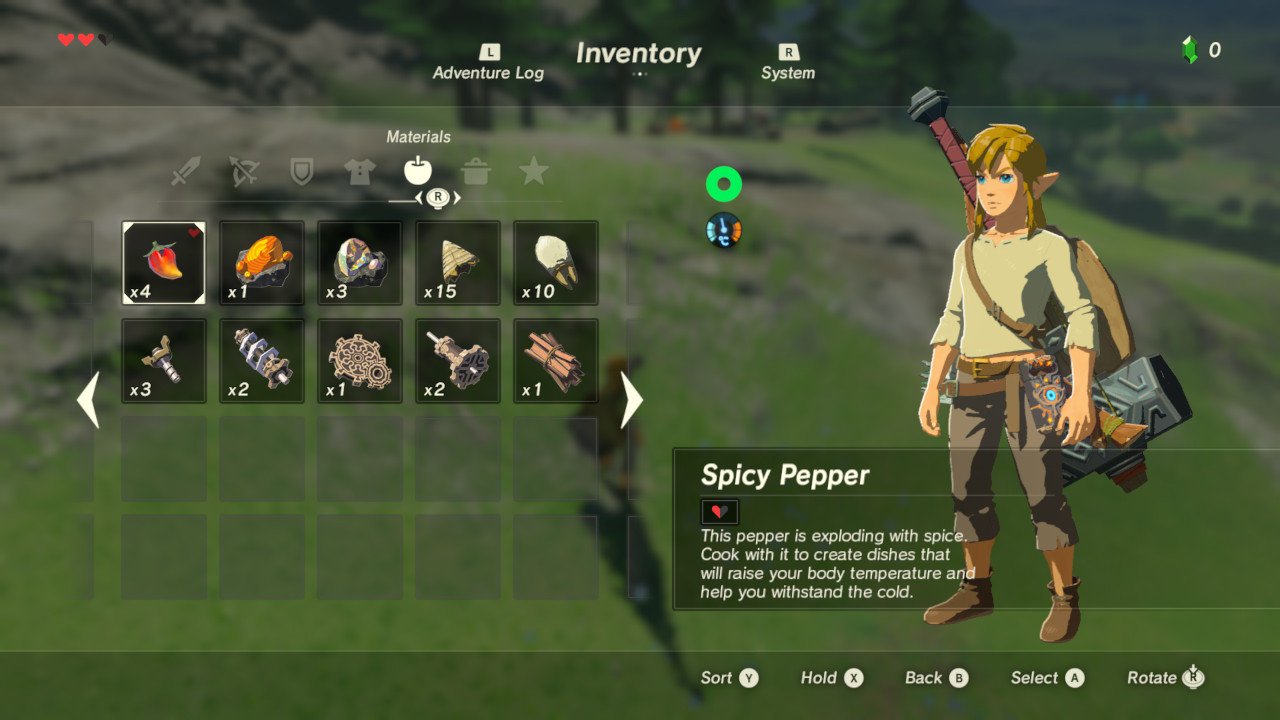This screenshot has height=720, width=1280.
Task: Click the left arrow to previous inventory page
Action: click(88, 400)
